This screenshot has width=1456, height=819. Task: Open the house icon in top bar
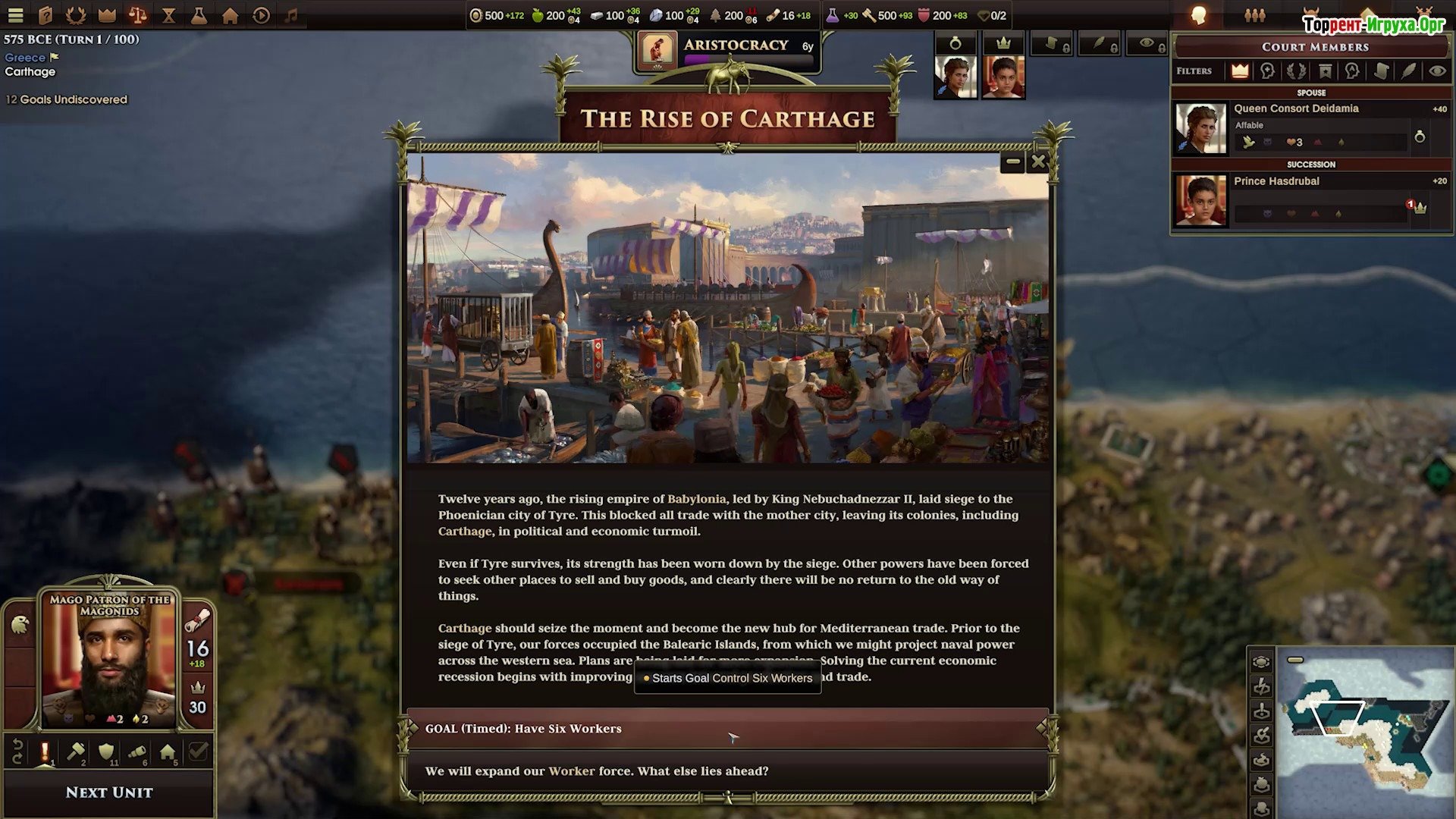point(231,15)
